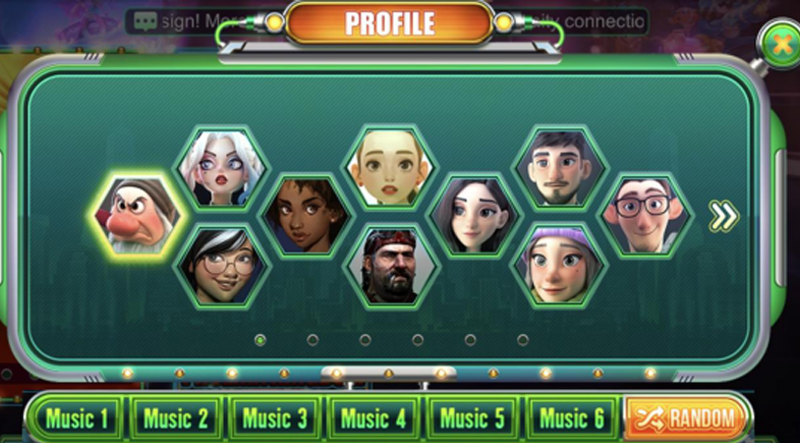Select the bearded dark-haired man avatar
The height and width of the screenshot is (443, 800).
click(x=560, y=168)
